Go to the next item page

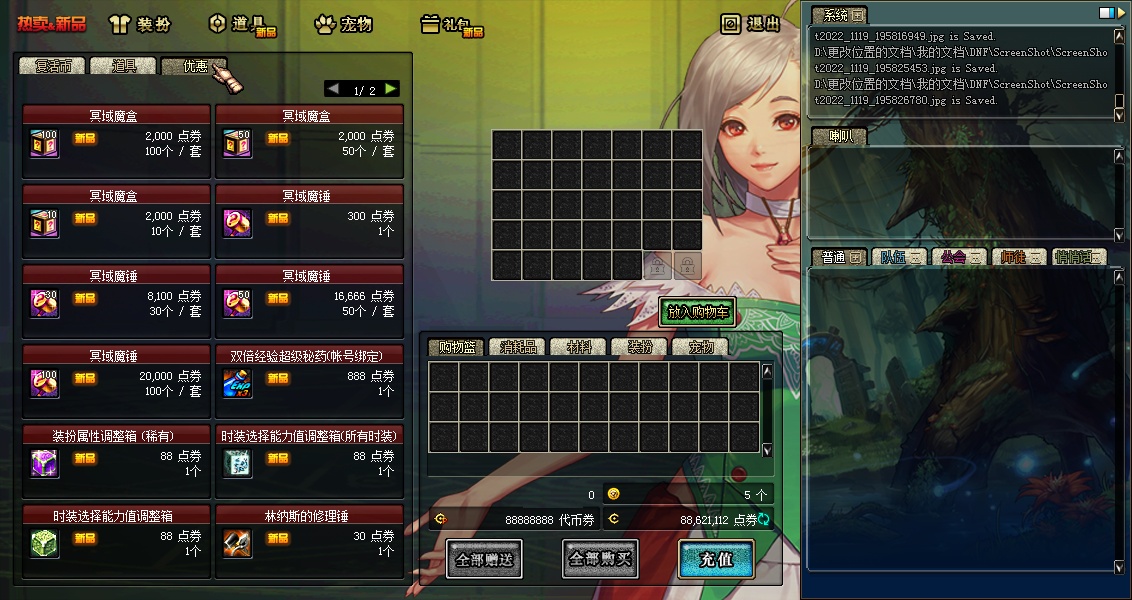point(391,89)
